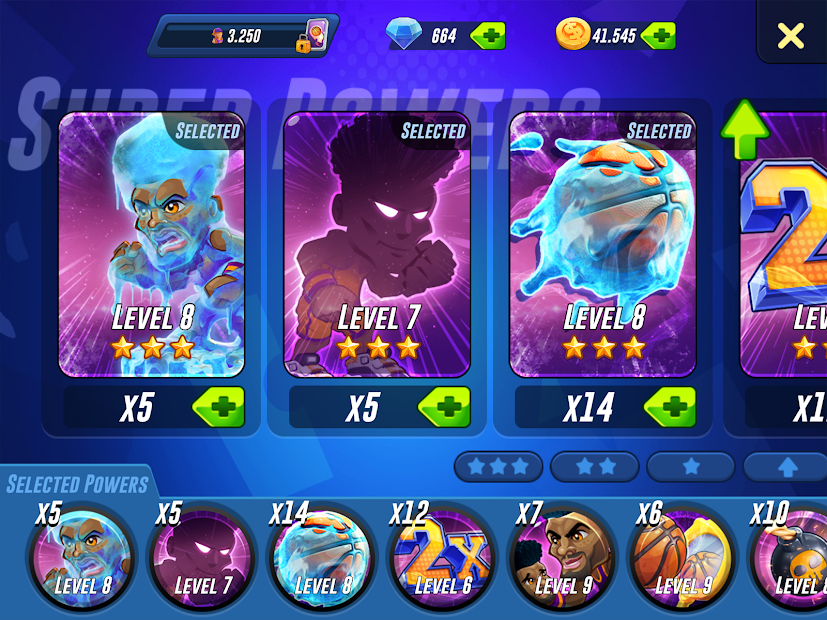The height and width of the screenshot is (620, 827).
Task: Pick the frozen basketball Level 8 card
Action: [x=602, y=243]
